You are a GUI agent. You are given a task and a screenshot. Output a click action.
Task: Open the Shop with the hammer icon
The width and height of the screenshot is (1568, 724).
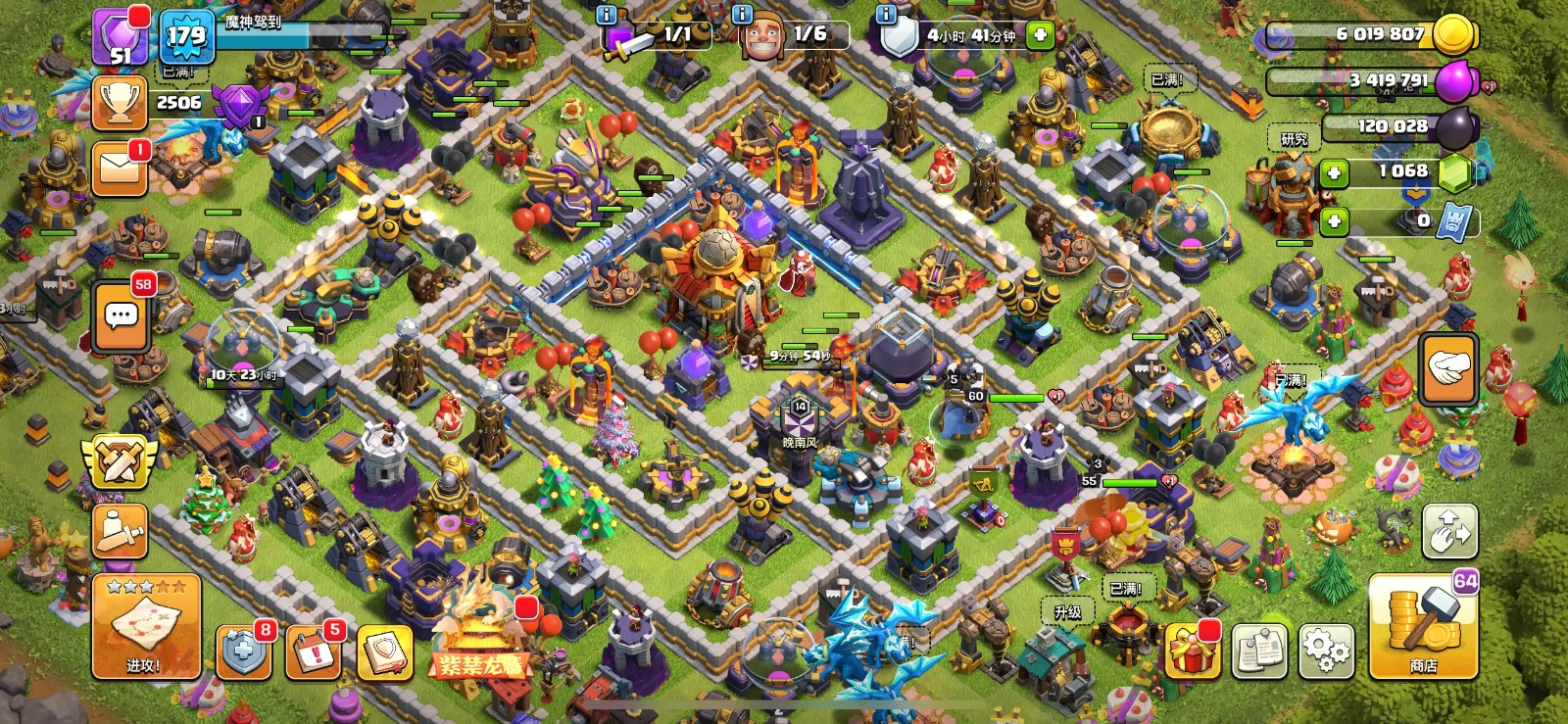coord(1423,627)
